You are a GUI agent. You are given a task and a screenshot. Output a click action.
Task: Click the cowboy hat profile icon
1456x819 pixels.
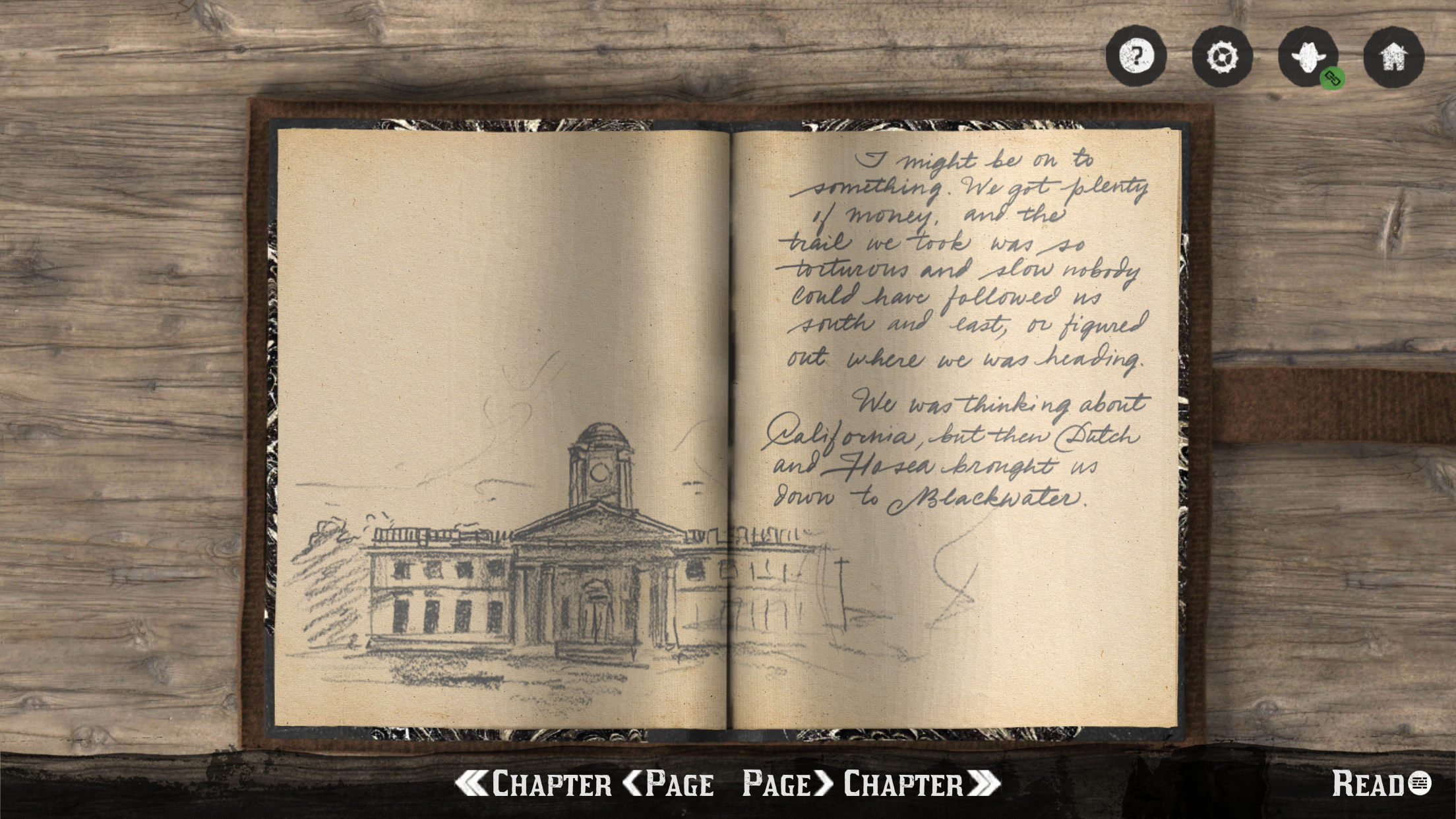click(1307, 56)
